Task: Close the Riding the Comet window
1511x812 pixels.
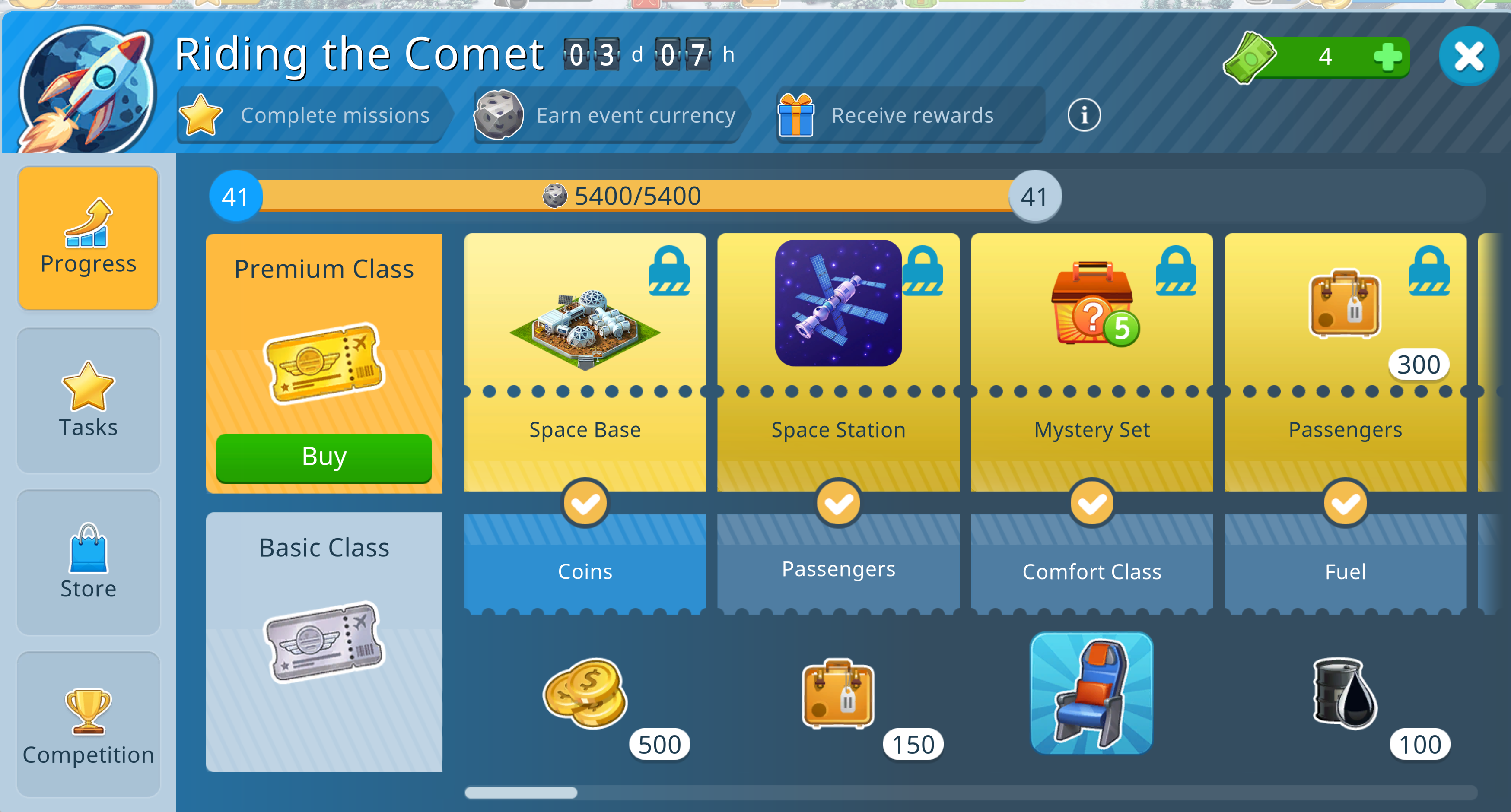Action: (1468, 57)
